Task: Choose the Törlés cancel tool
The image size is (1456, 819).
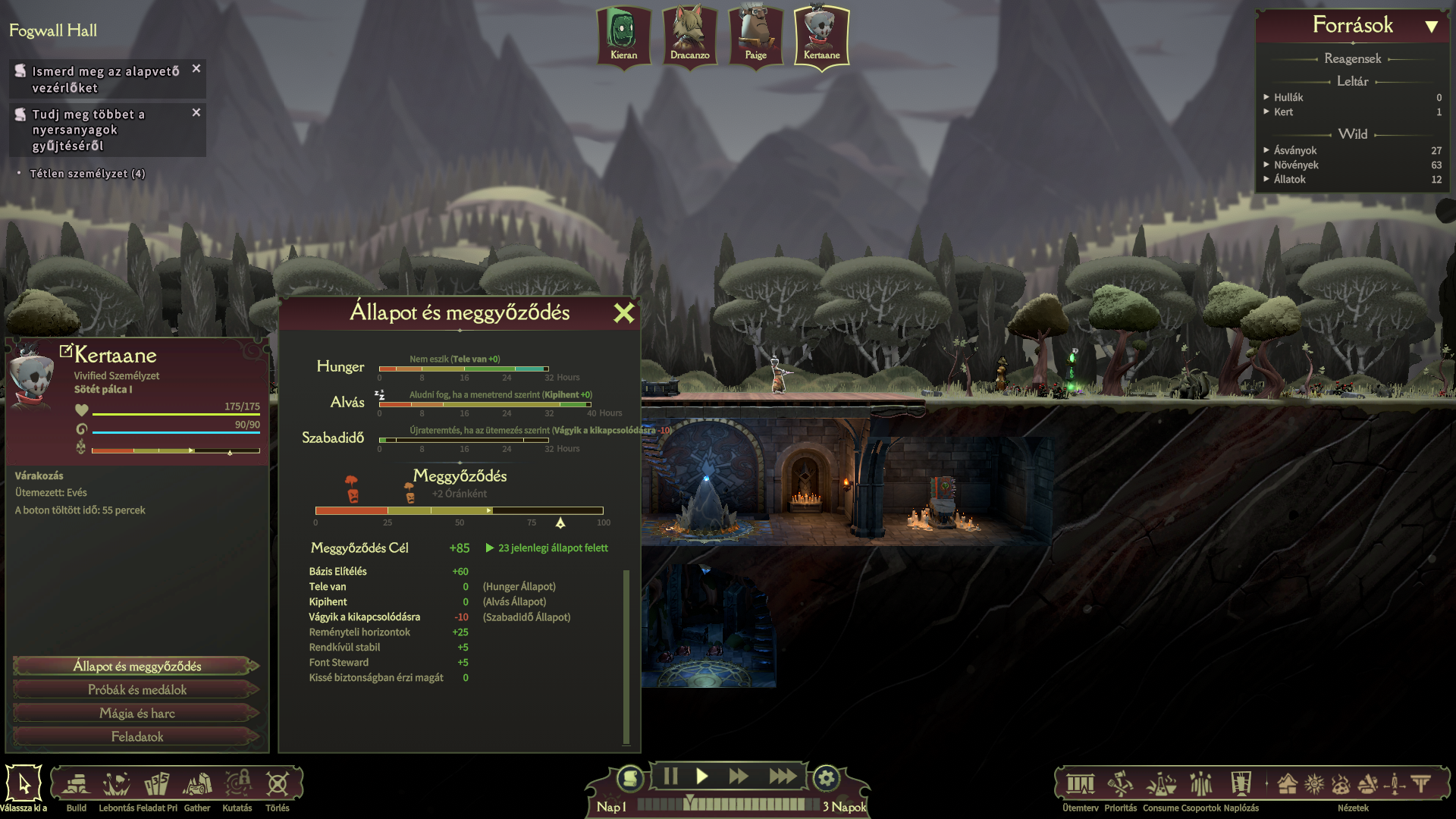Action: (278, 786)
